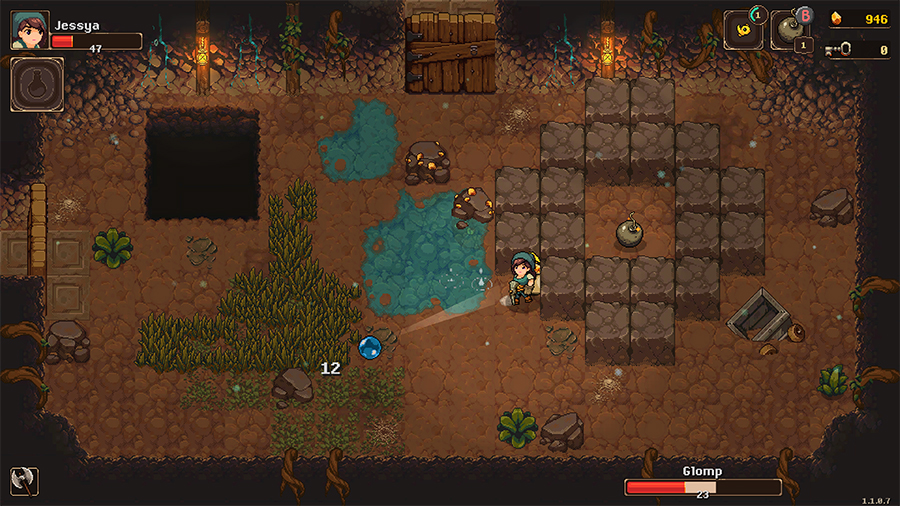Select the empty potion flask slot
The width and height of the screenshot is (900, 506).
37,85
